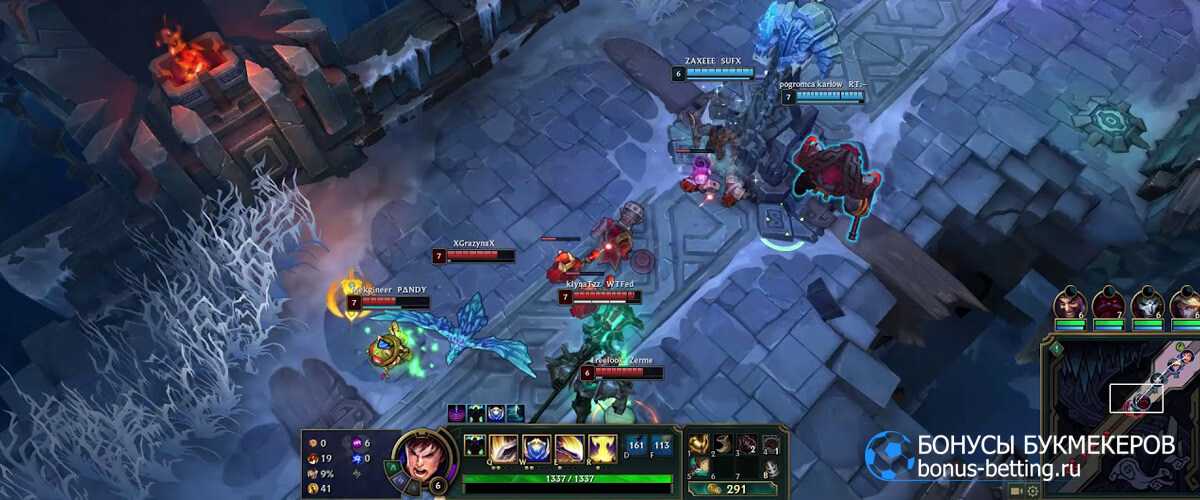Use the item in inventory slot 3
Image resolution: width=1200 pixels, height=500 pixels.
[746, 443]
